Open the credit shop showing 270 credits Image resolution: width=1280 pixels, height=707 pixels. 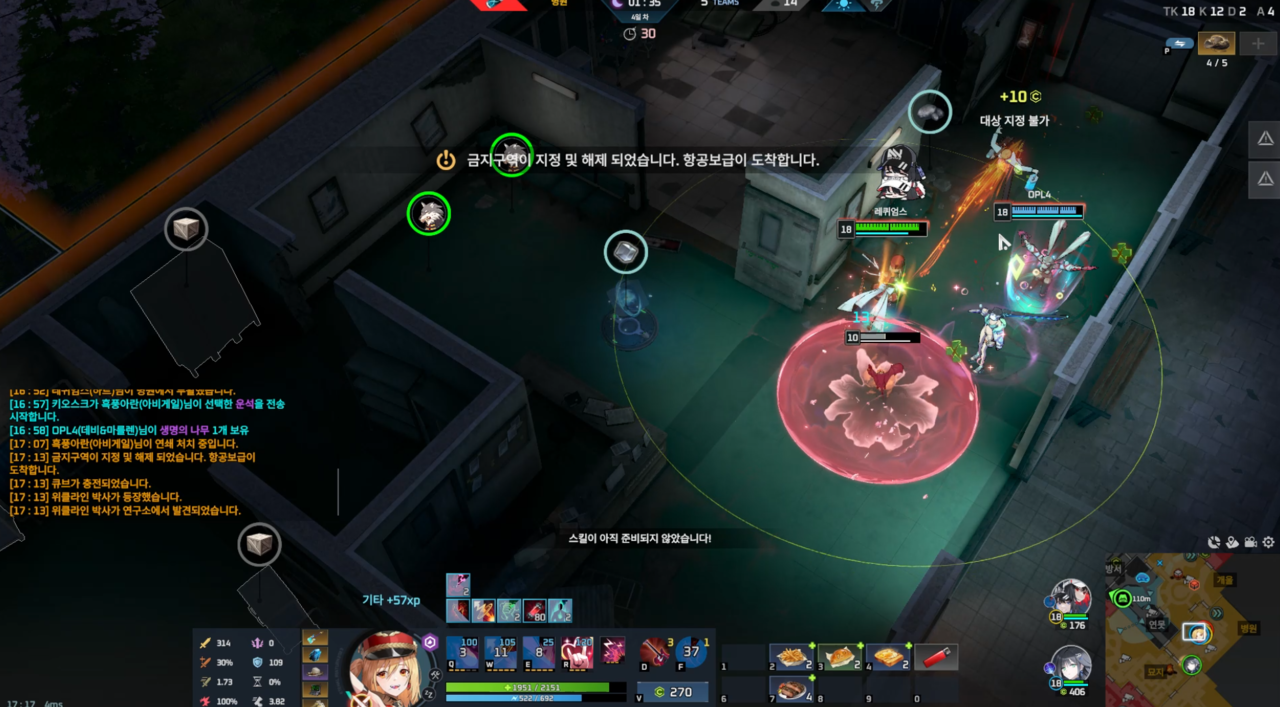[672, 692]
